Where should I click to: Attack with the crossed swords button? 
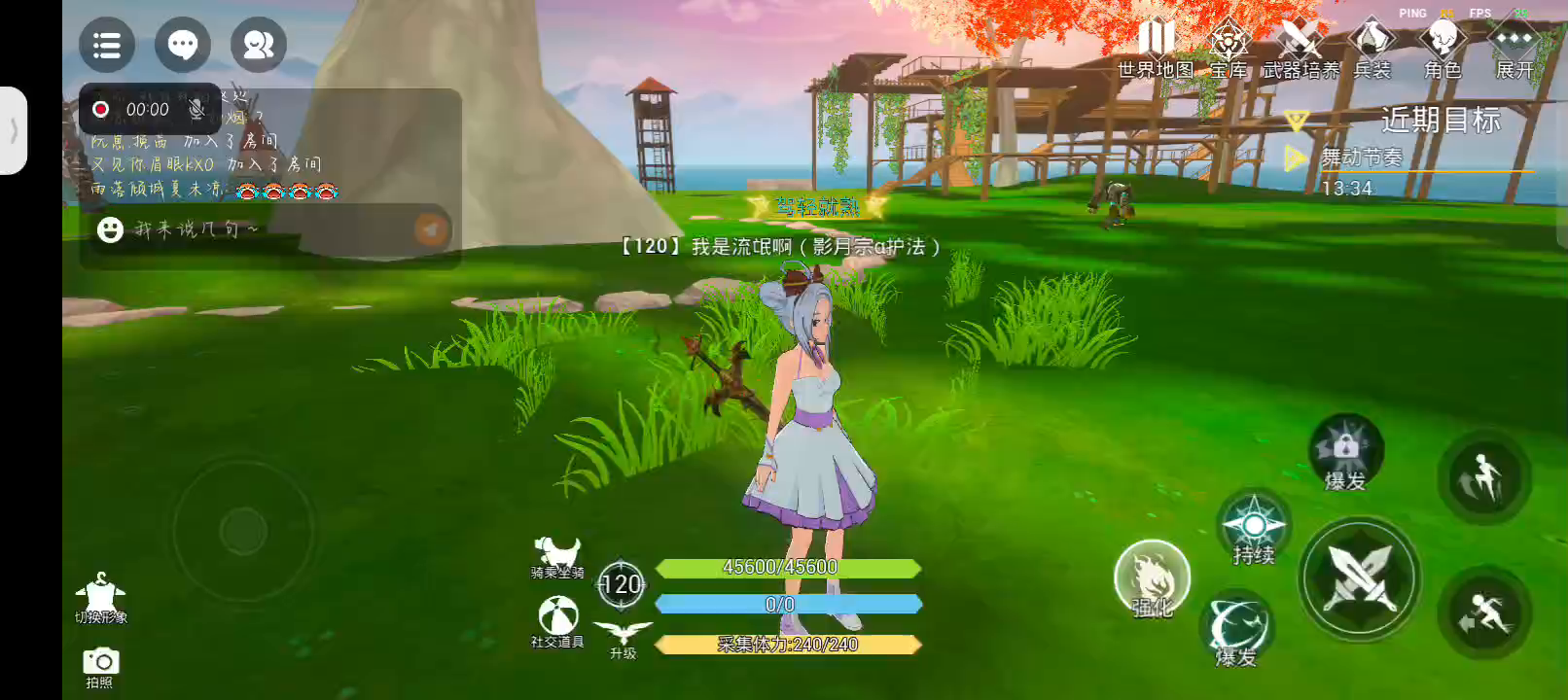pyautogui.click(x=1361, y=578)
